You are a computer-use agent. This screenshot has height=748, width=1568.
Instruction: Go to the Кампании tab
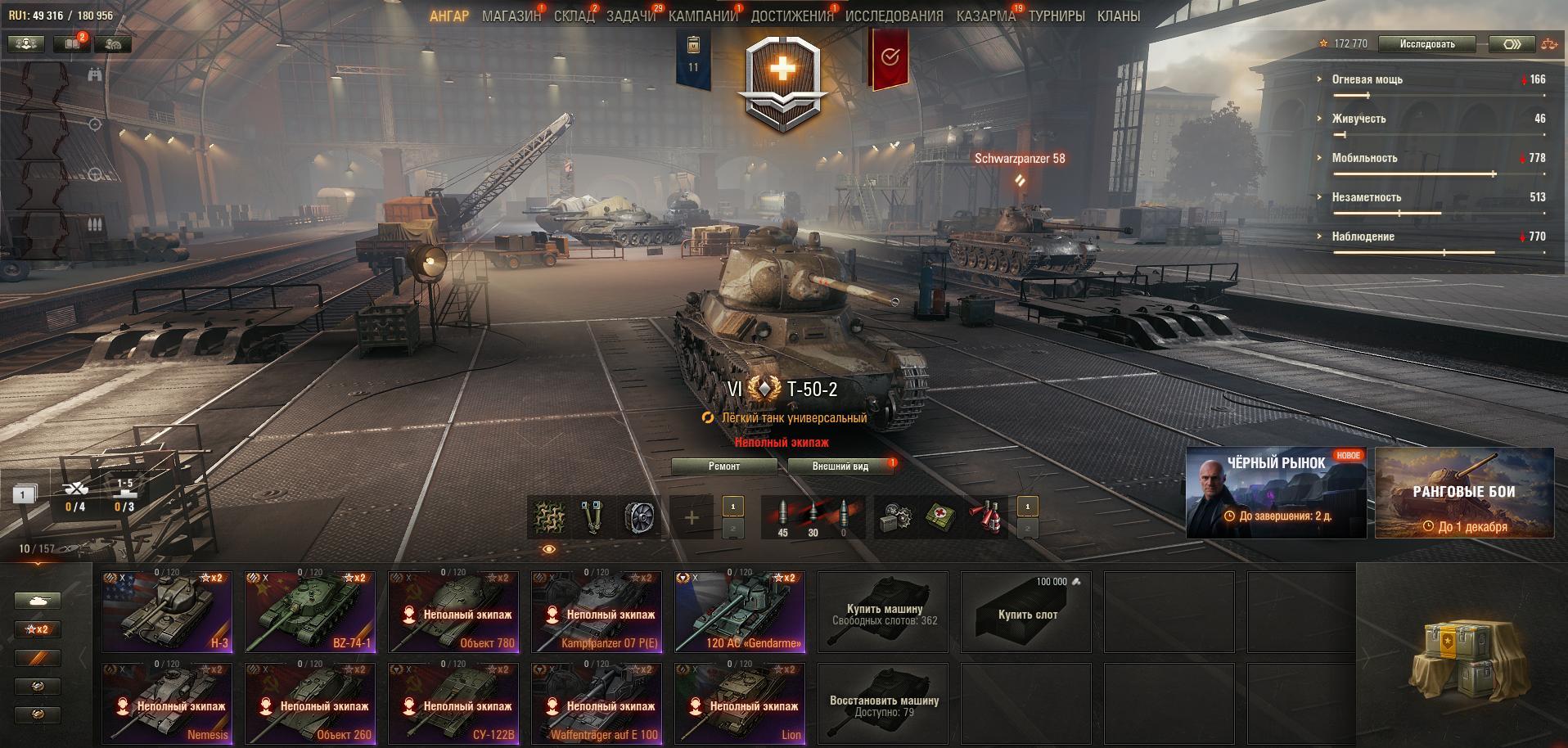(x=703, y=16)
